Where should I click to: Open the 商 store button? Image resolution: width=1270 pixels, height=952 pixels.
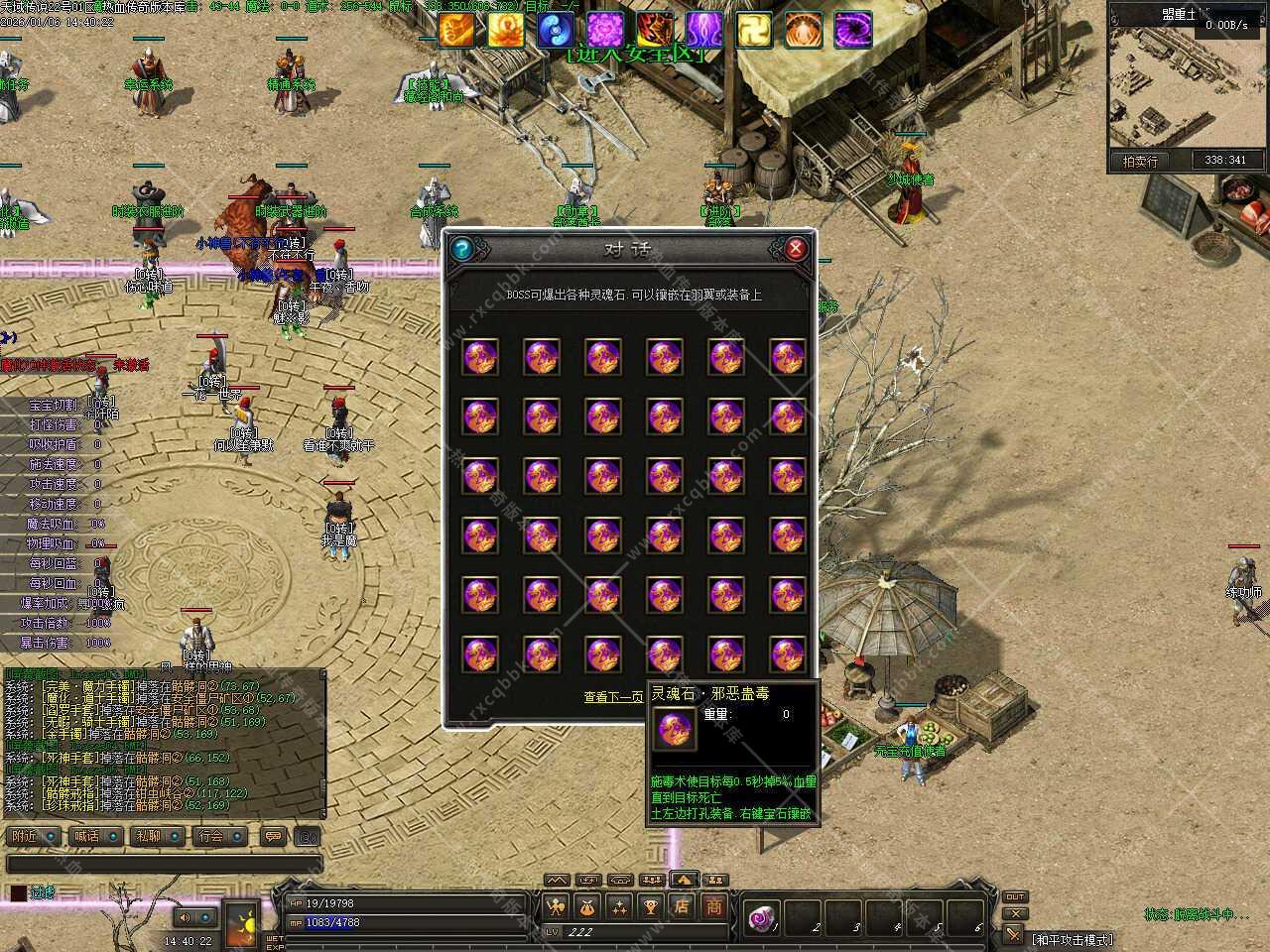[x=713, y=905]
